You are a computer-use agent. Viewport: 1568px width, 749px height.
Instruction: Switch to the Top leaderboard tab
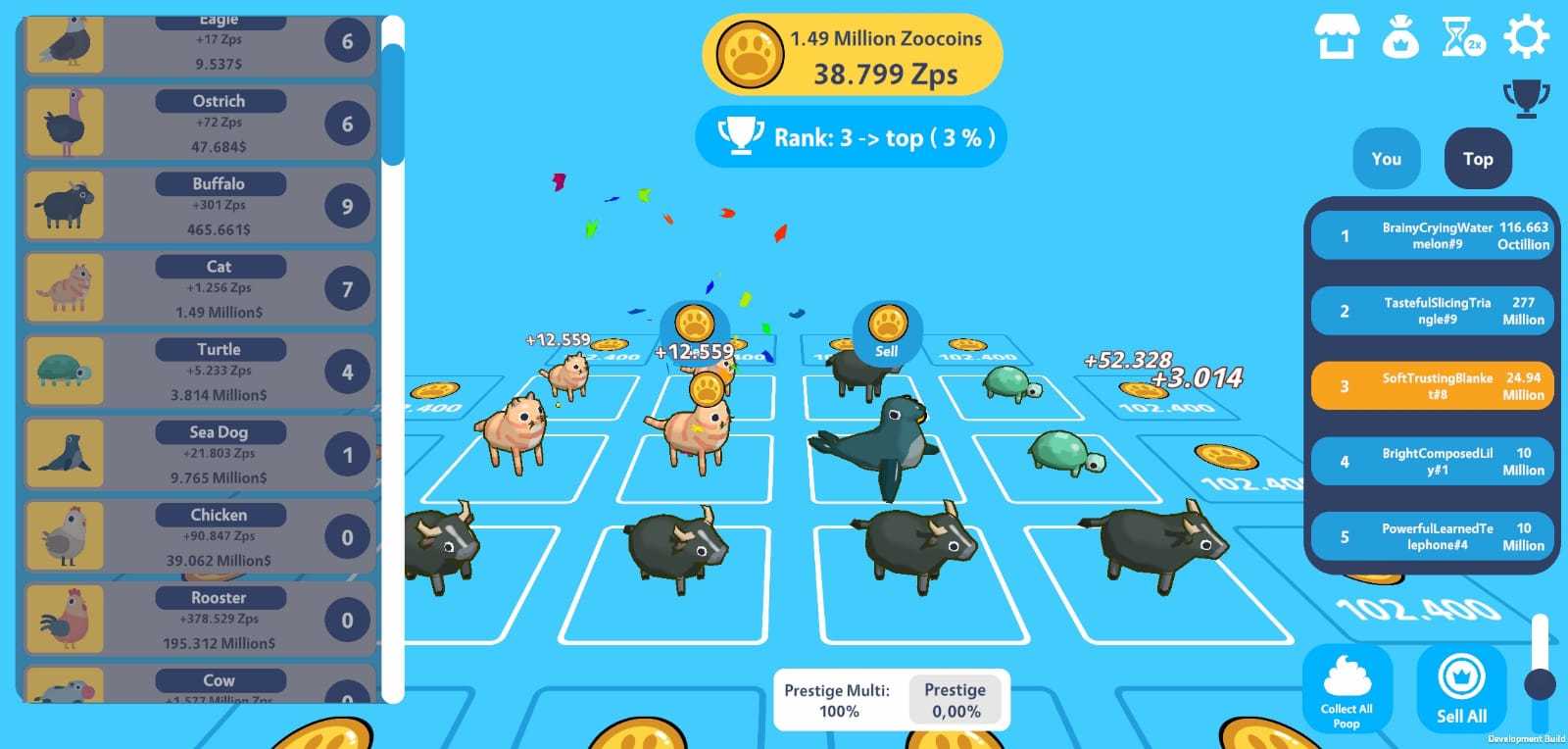coord(1477,158)
